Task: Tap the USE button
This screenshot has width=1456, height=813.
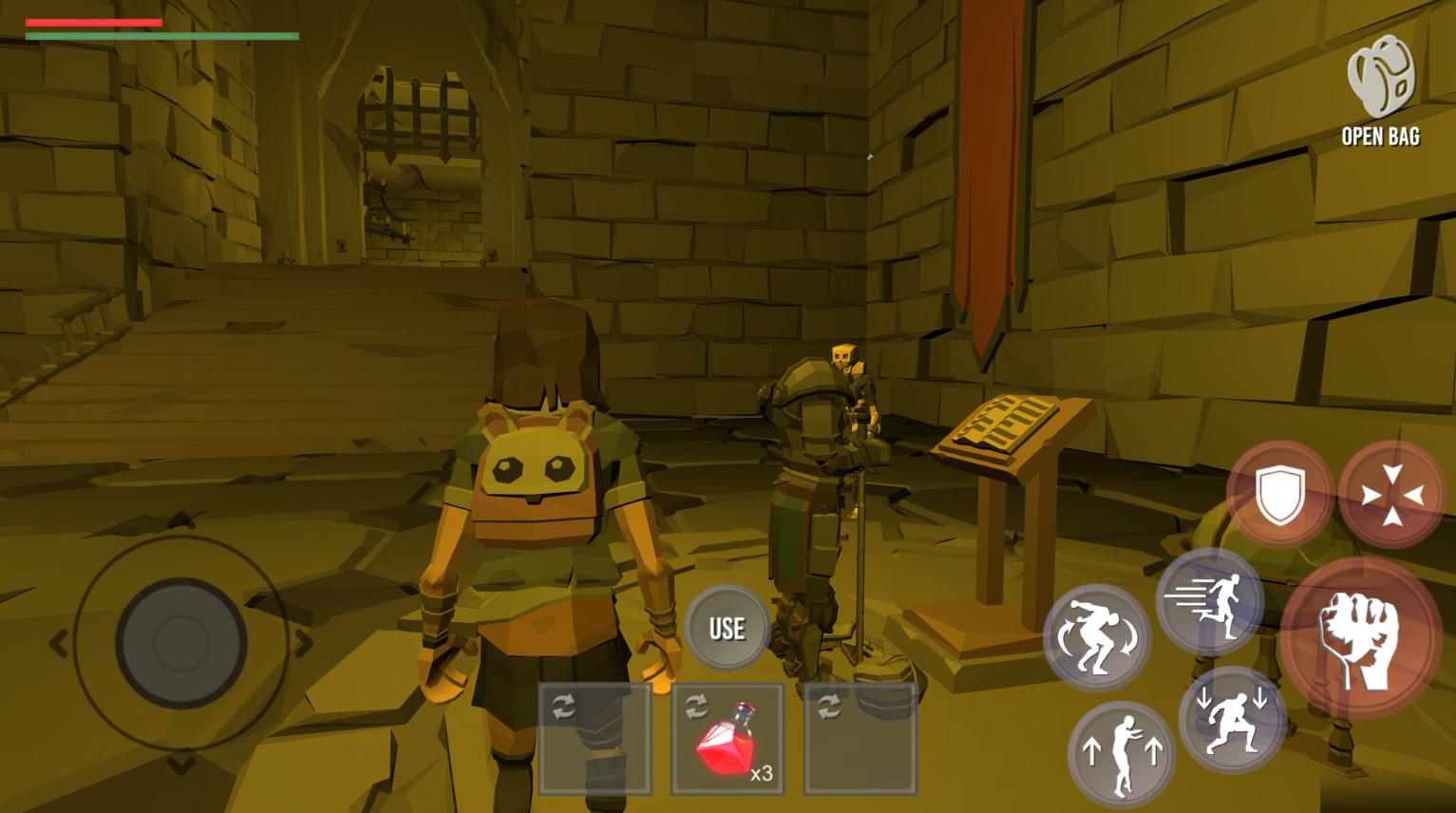Action: point(727,628)
